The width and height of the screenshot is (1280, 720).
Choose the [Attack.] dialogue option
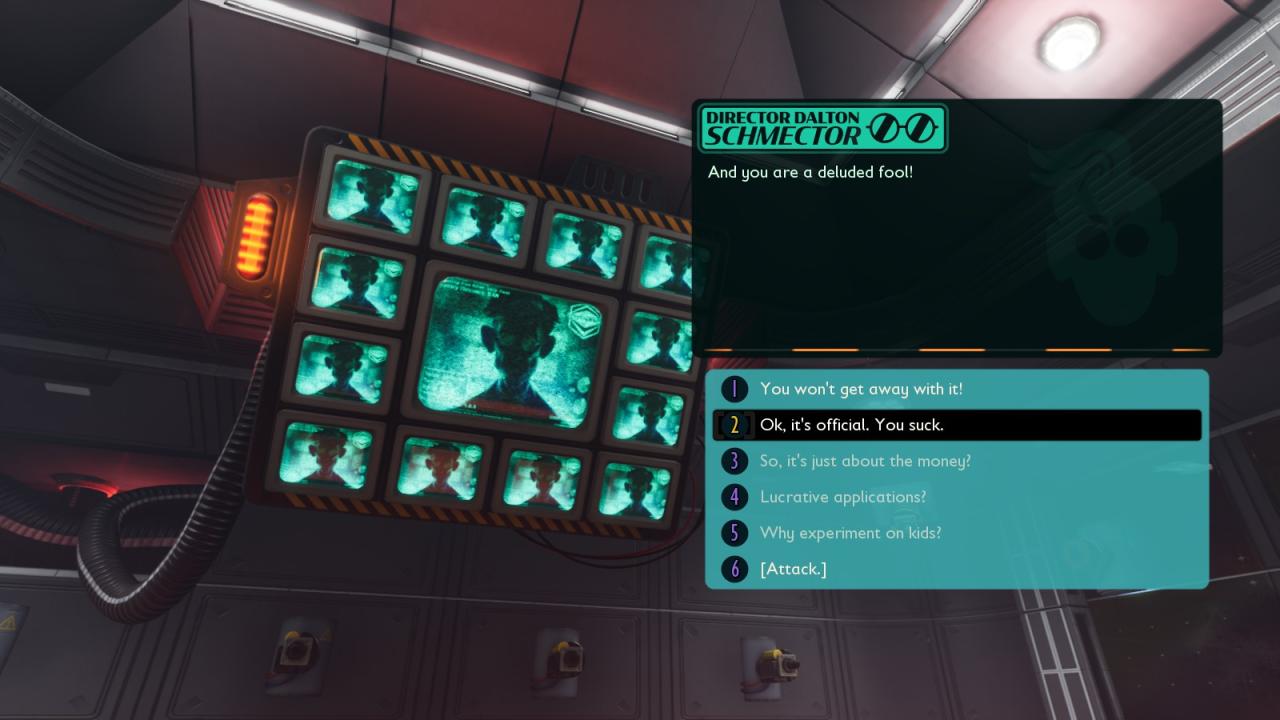[793, 569]
